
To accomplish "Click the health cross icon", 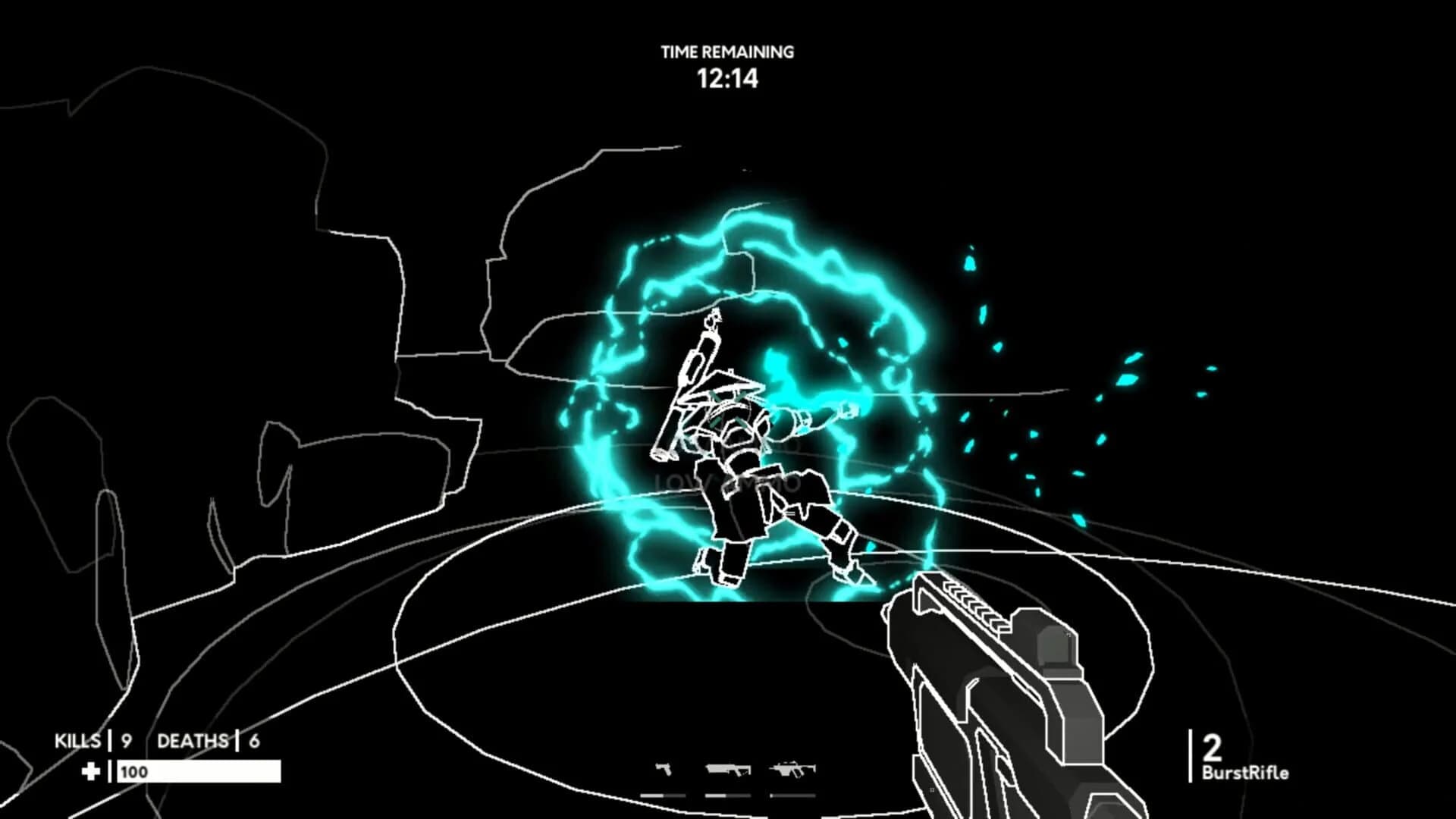I will coord(90,771).
